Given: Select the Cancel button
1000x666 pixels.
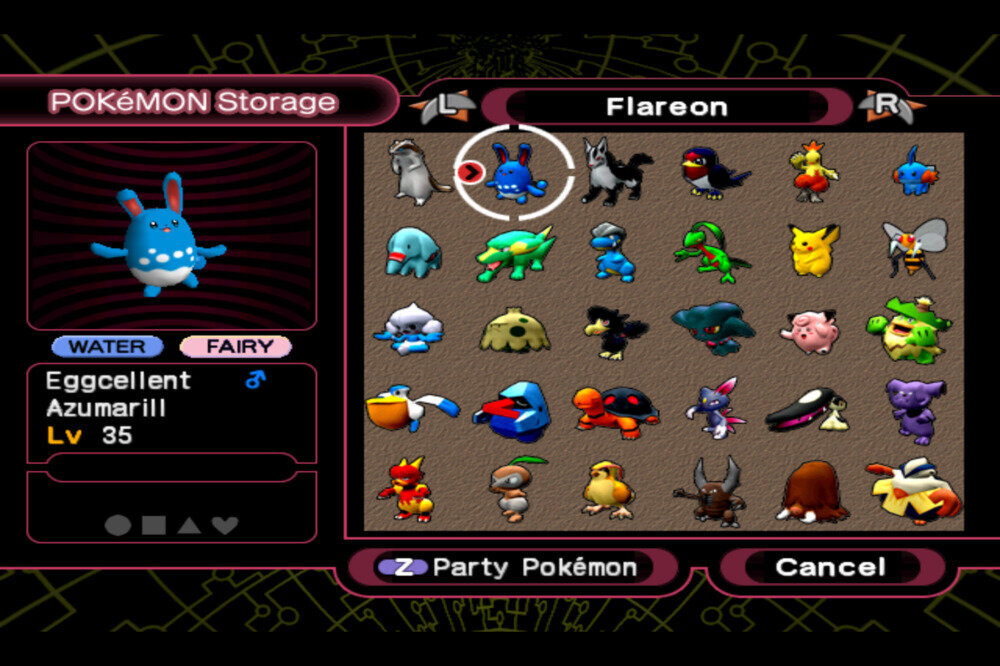Looking at the screenshot, I should (830, 567).
